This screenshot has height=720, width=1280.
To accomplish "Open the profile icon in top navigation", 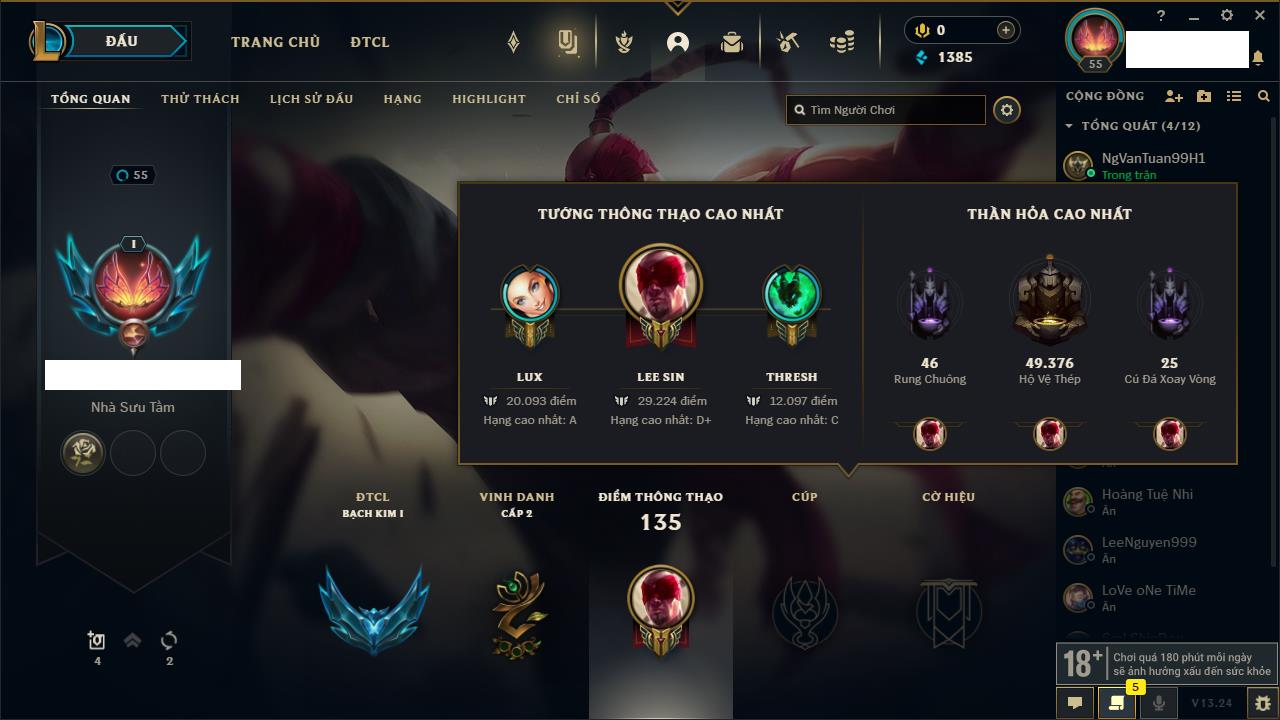I will pyautogui.click(x=678, y=42).
